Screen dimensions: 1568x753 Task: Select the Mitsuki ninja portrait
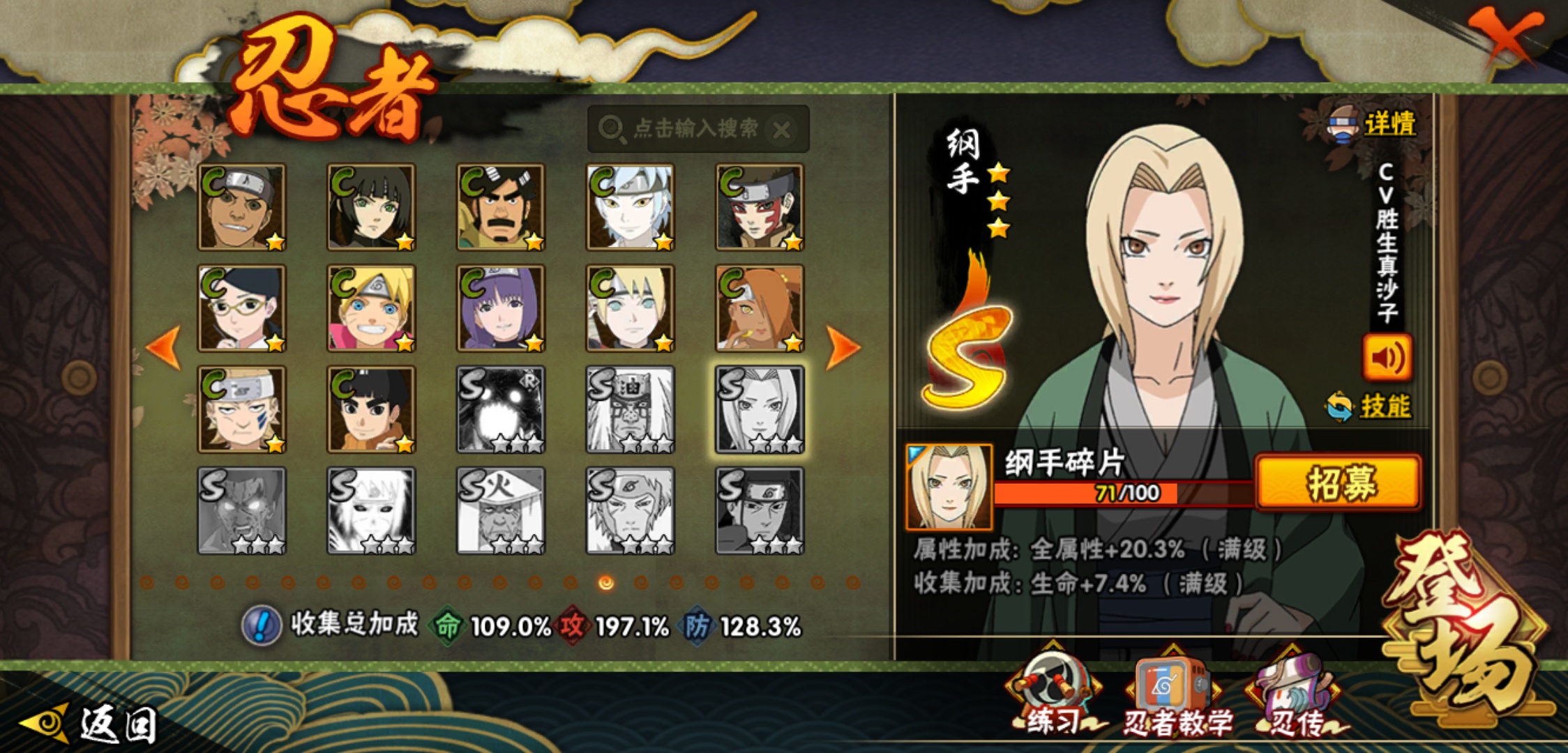[630, 207]
